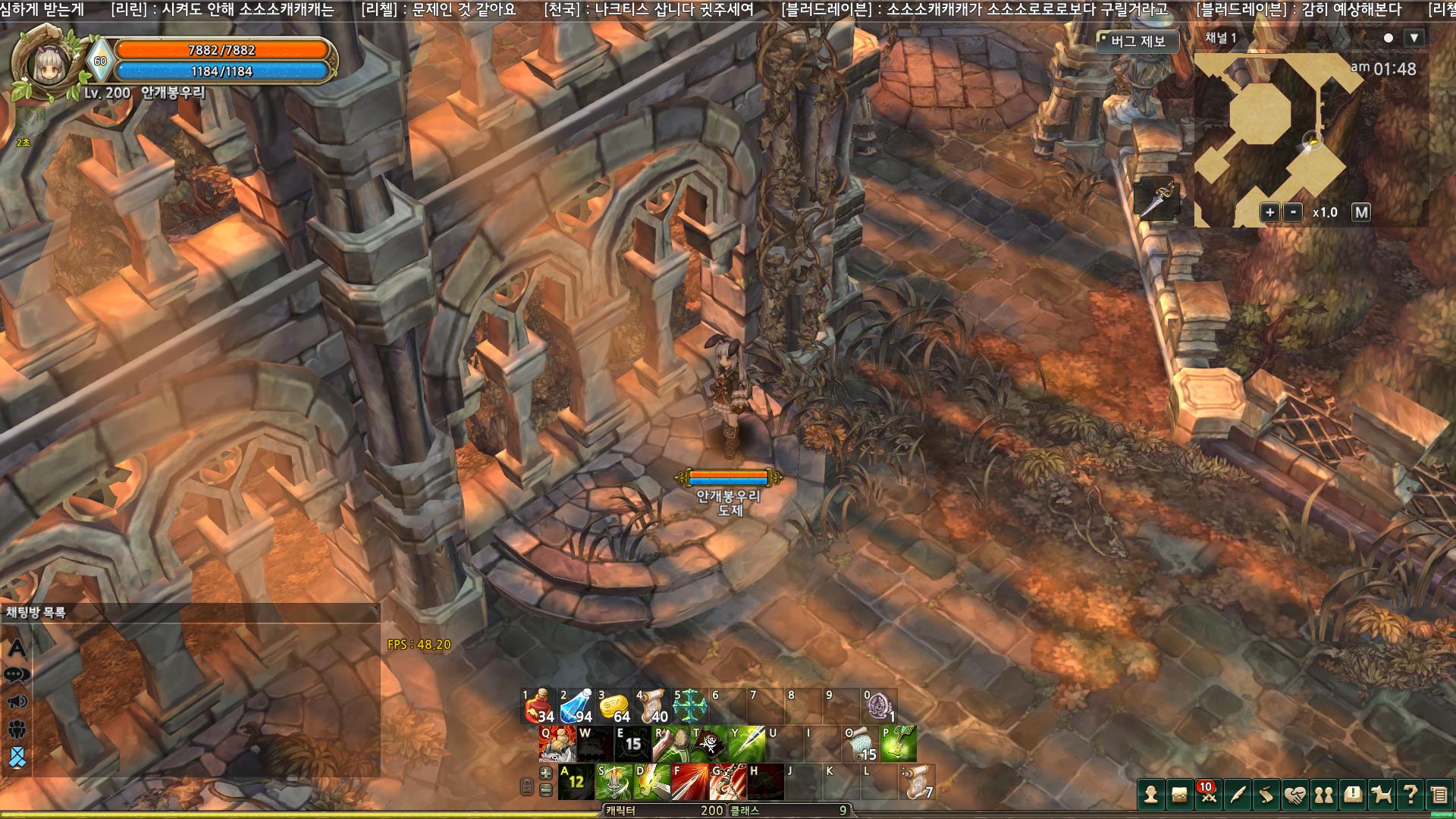Activate the green key skill on P
The width and height of the screenshot is (1456, 819).
899,744
